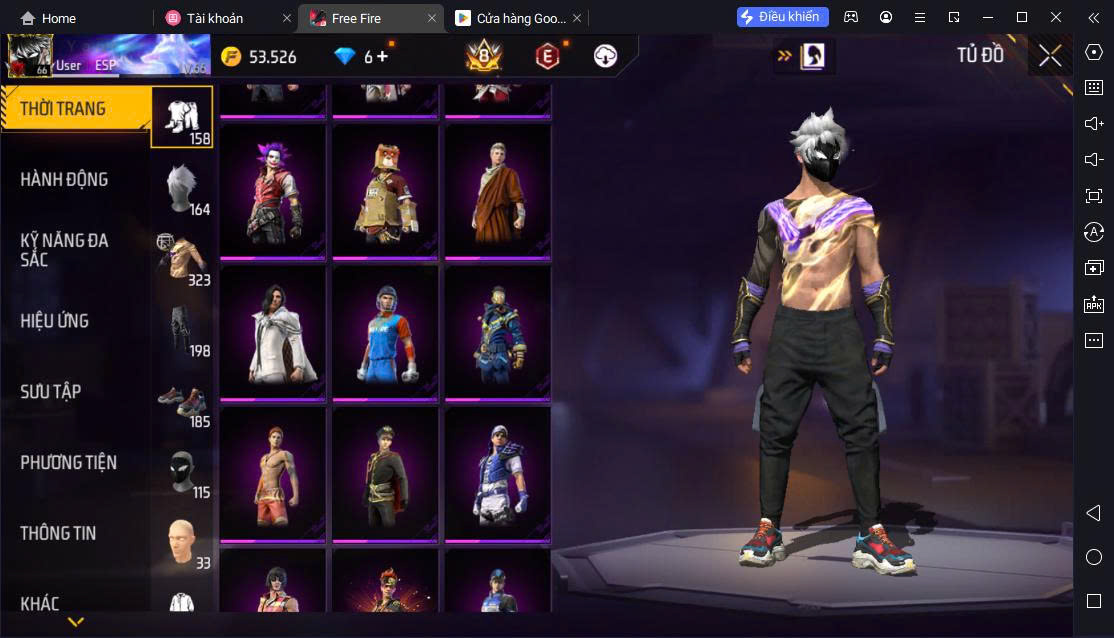Click the cloud download icon
1114x638 pixels.
pyautogui.click(x=605, y=57)
